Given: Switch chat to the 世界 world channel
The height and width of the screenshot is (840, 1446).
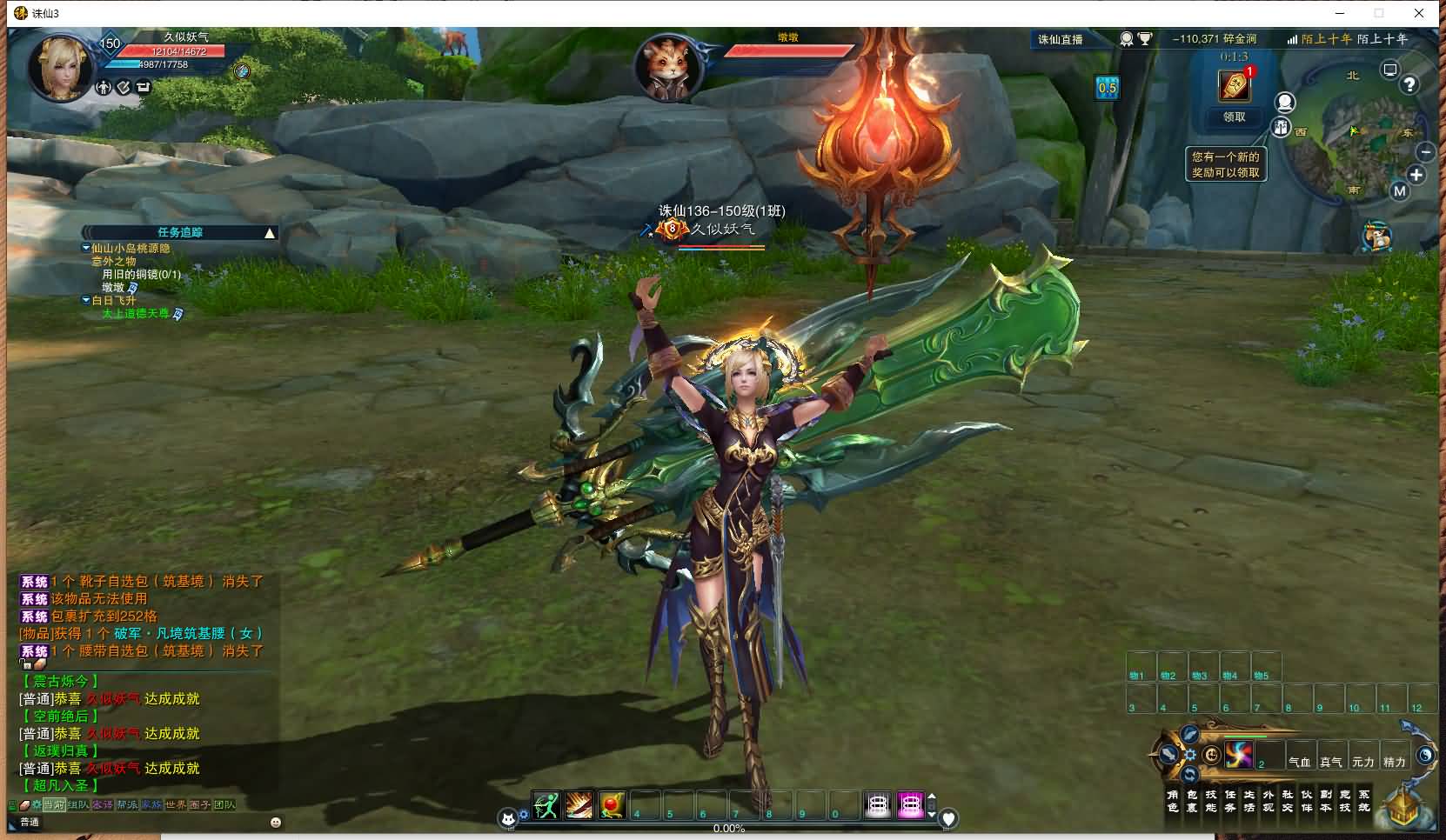Looking at the screenshot, I should tap(176, 805).
